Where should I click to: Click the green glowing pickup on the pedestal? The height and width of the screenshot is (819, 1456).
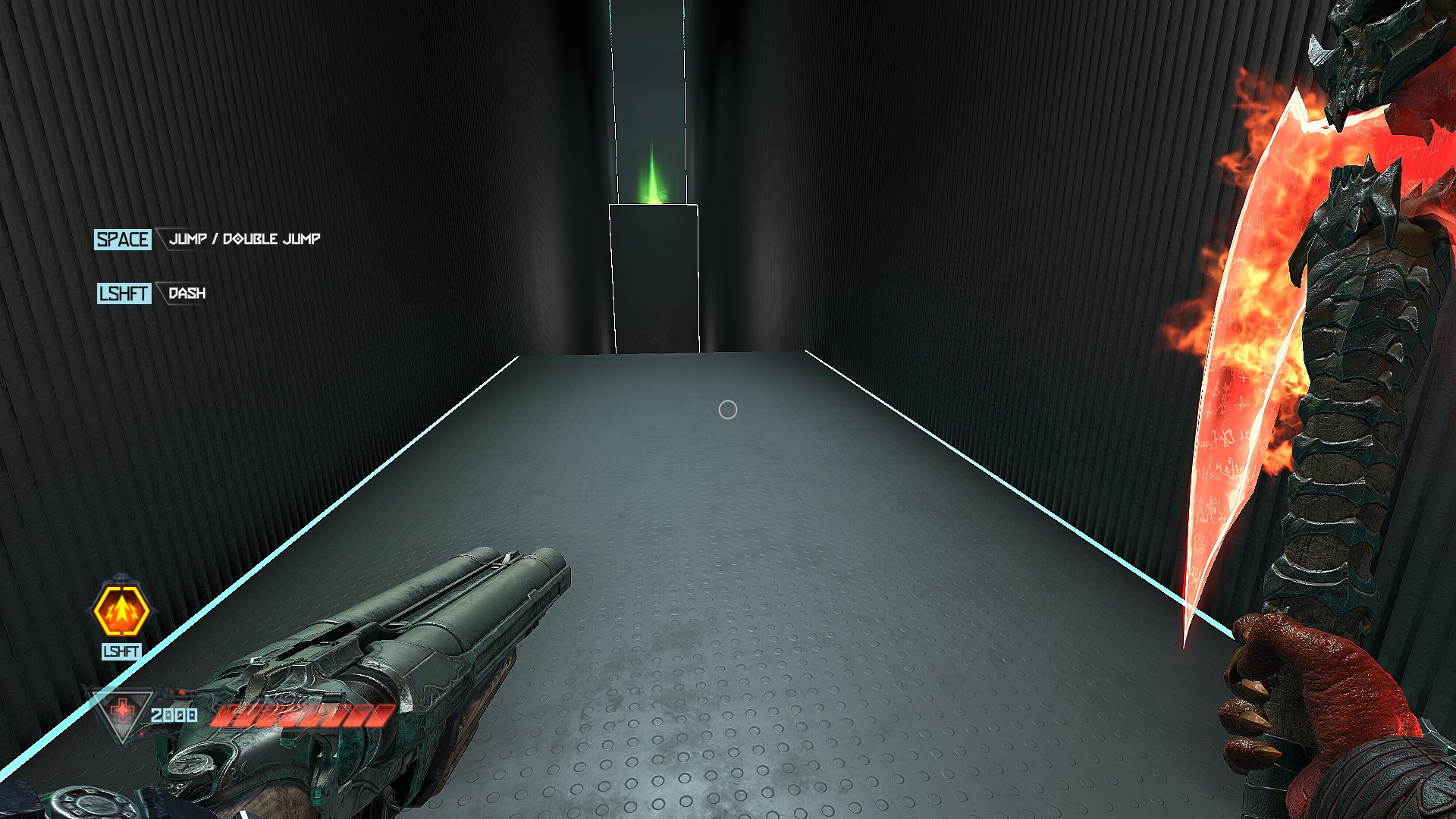pyautogui.click(x=652, y=174)
